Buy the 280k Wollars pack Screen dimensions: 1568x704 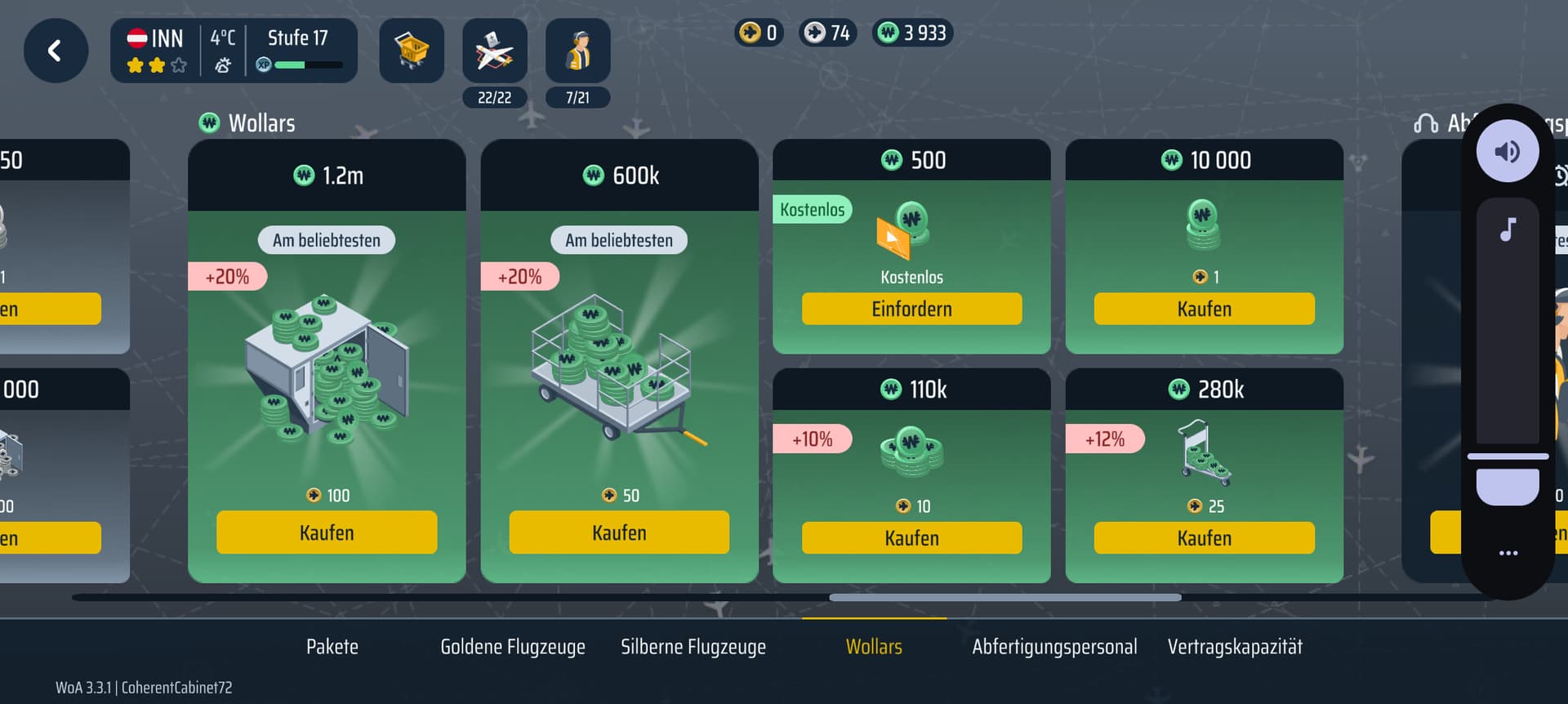(x=1204, y=538)
